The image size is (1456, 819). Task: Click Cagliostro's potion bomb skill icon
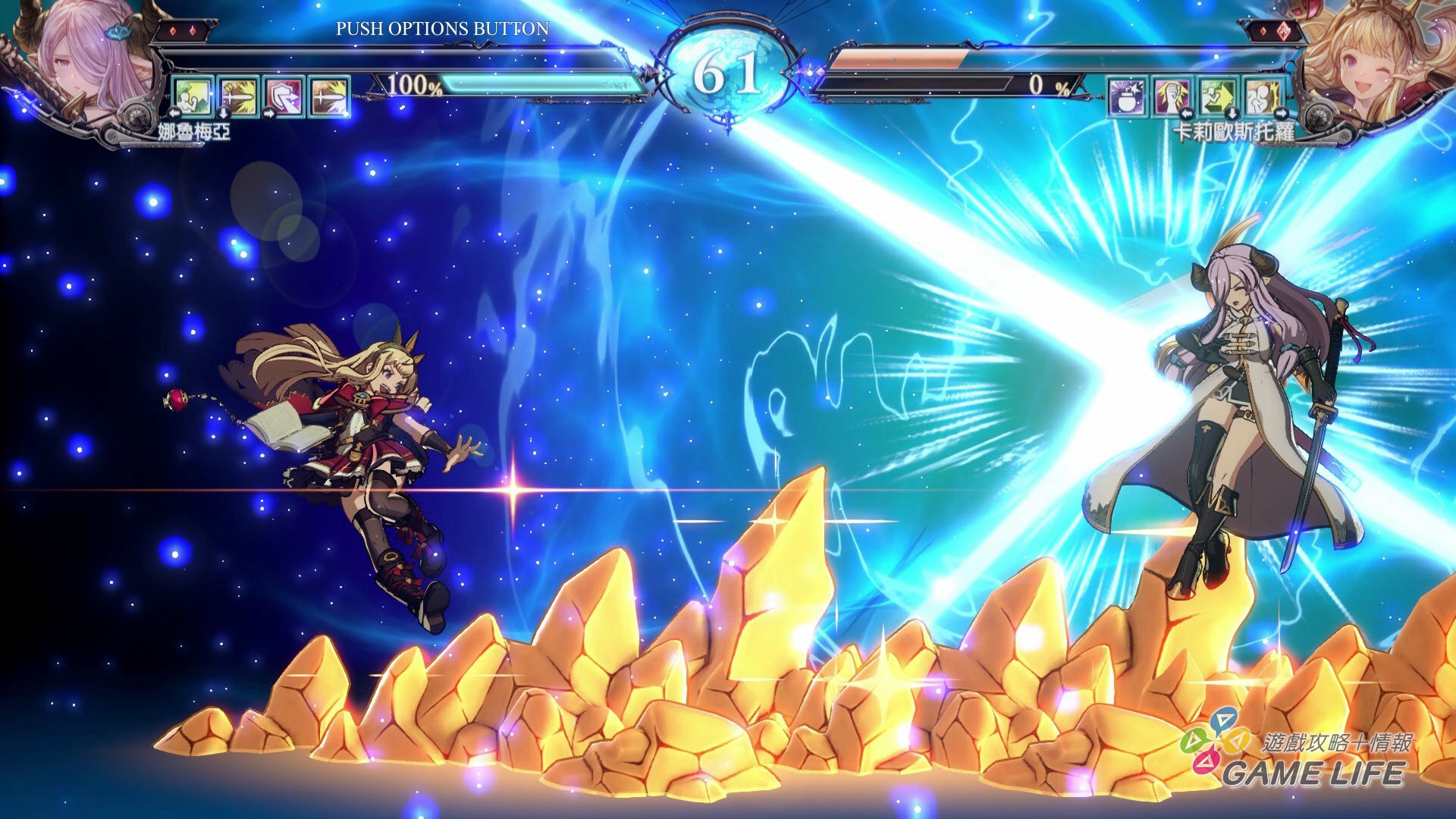pos(1126,97)
